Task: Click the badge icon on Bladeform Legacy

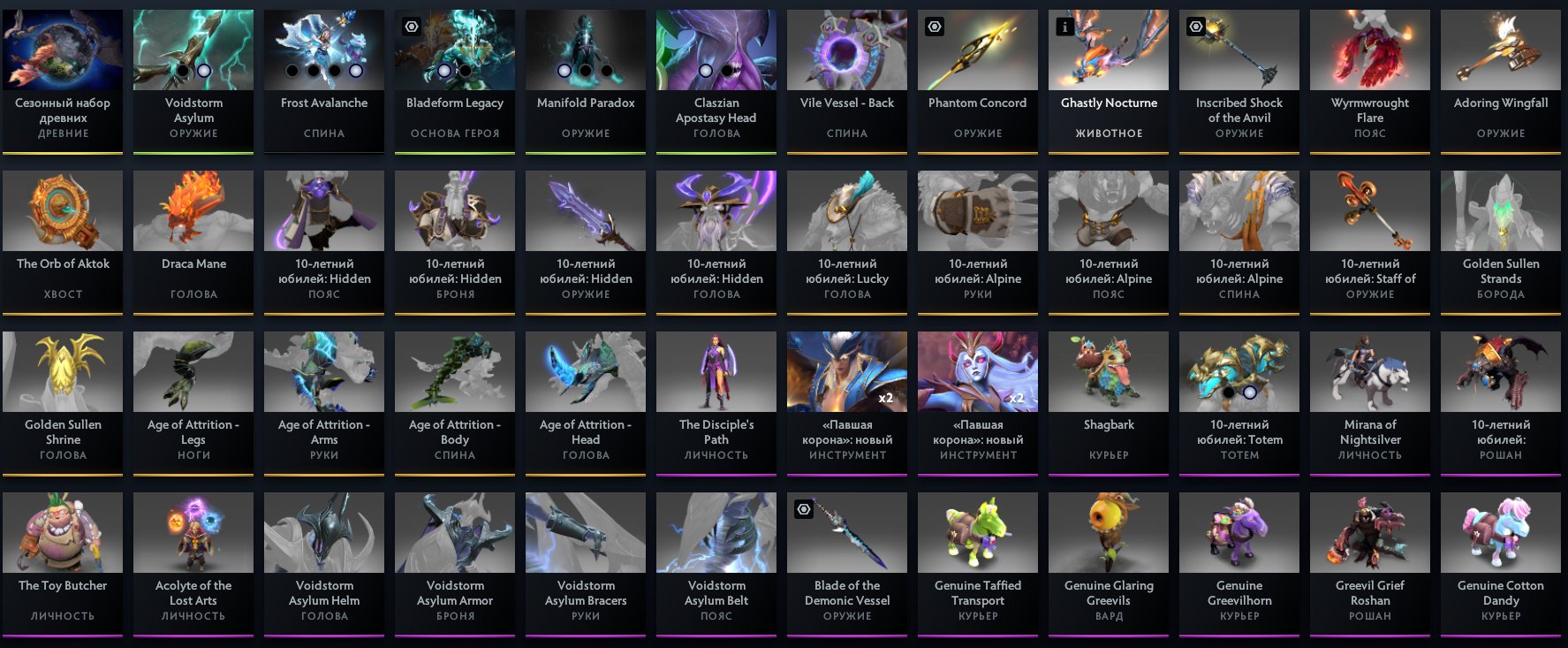Action: click(x=411, y=27)
